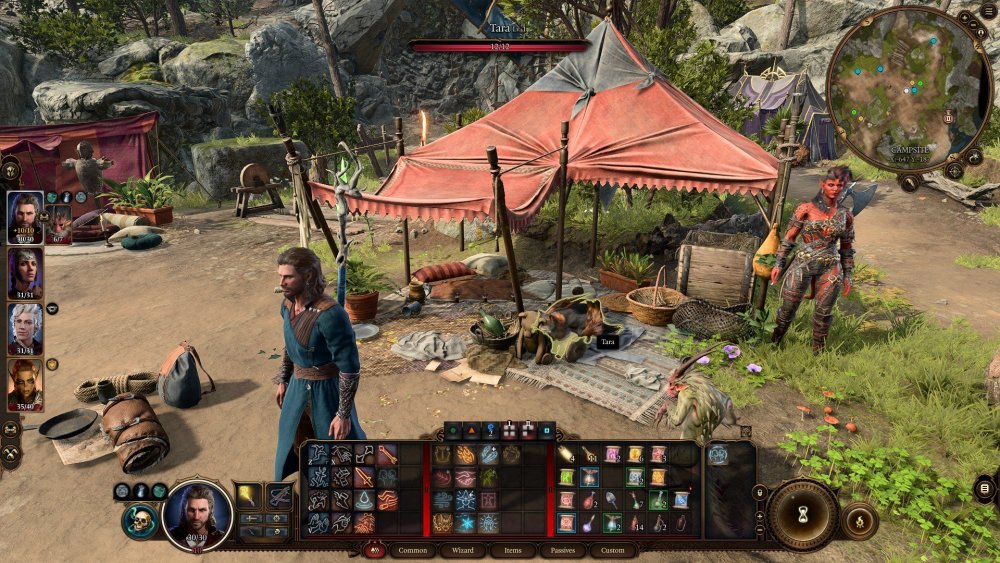This screenshot has width=1000, height=563.
Task: Show the Passives hotbar tab
Action: tap(563, 550)
